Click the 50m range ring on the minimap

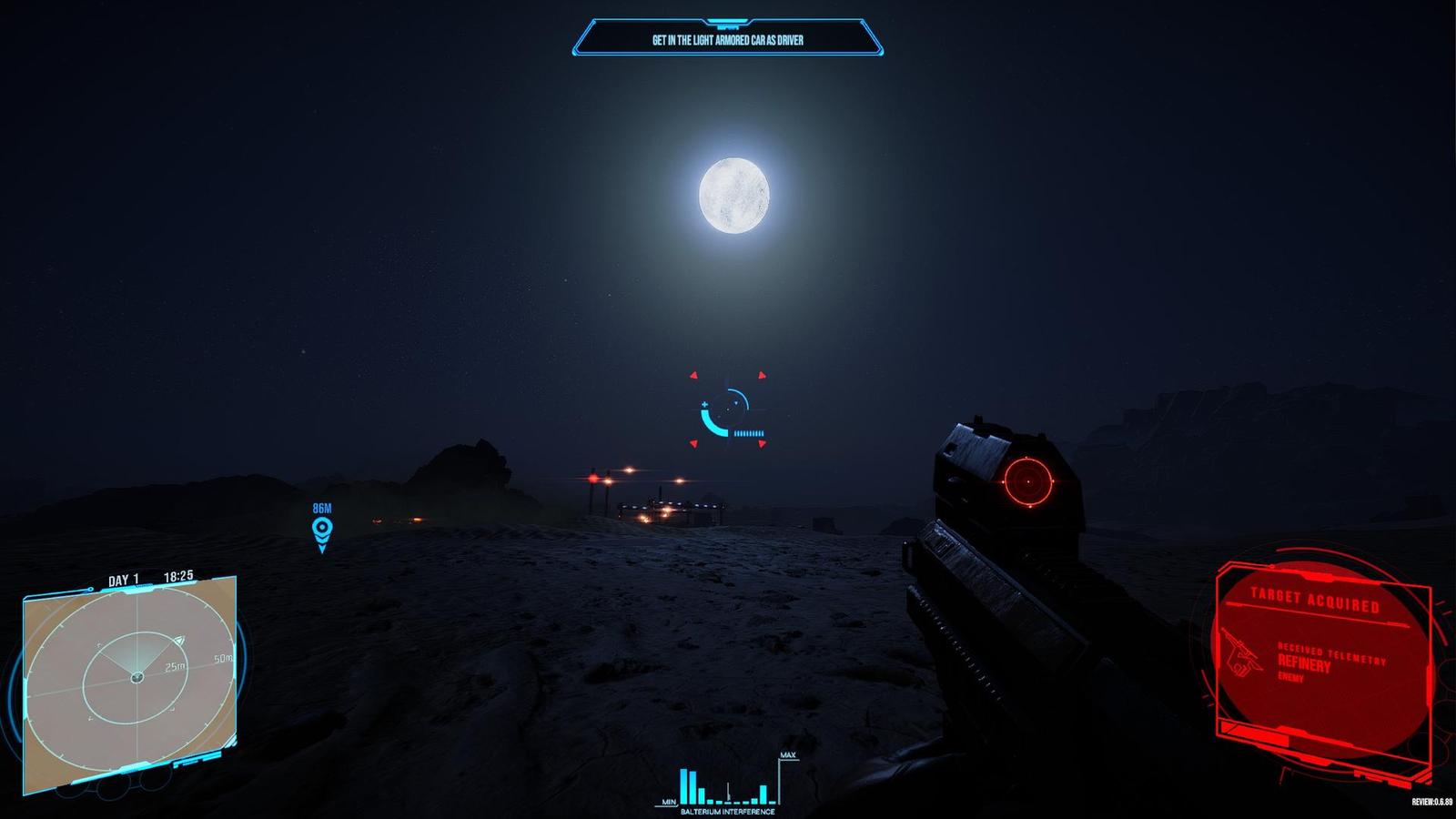[x=221, y=657]
